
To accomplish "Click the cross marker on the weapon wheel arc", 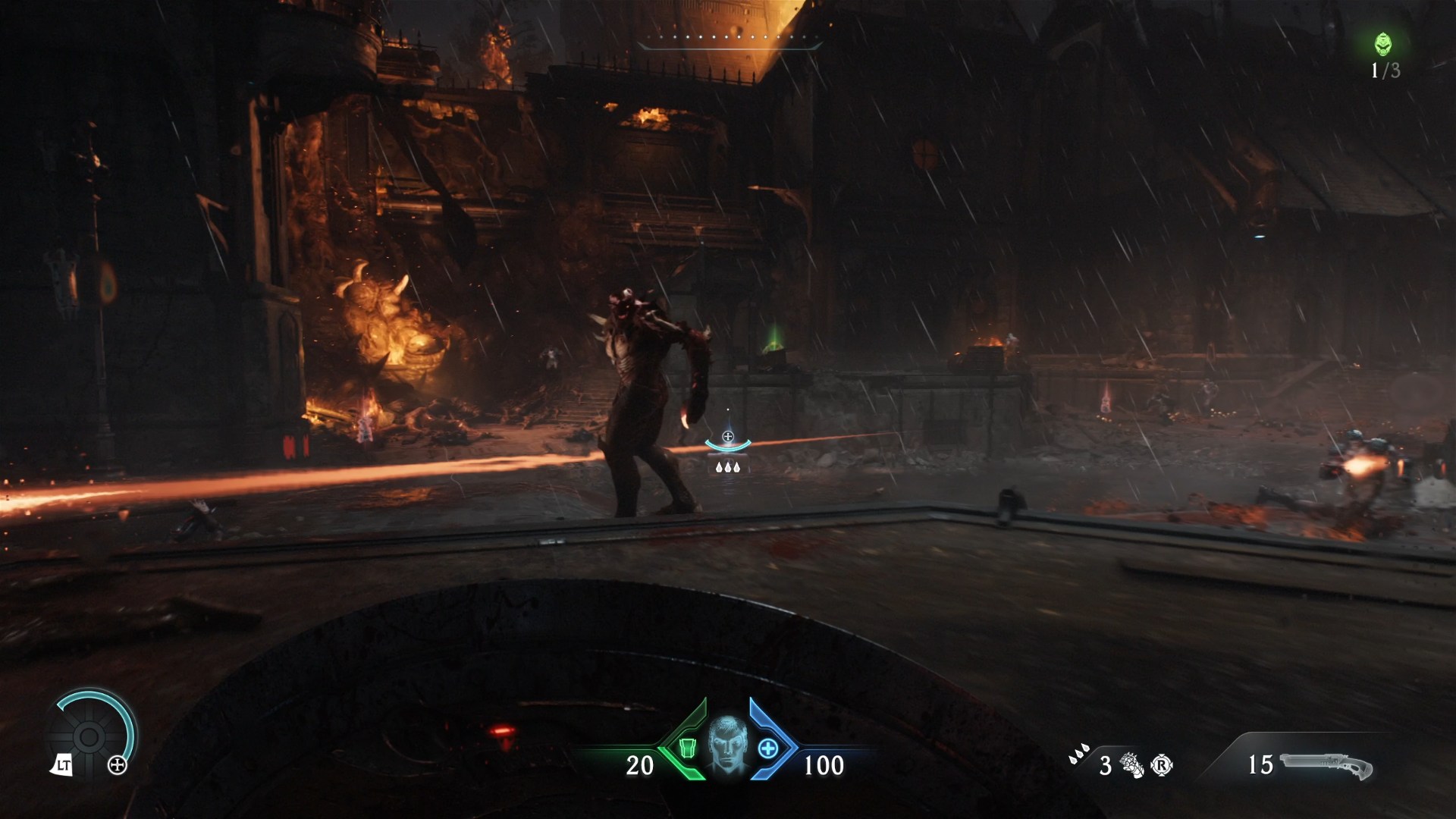I will (117, 764).
